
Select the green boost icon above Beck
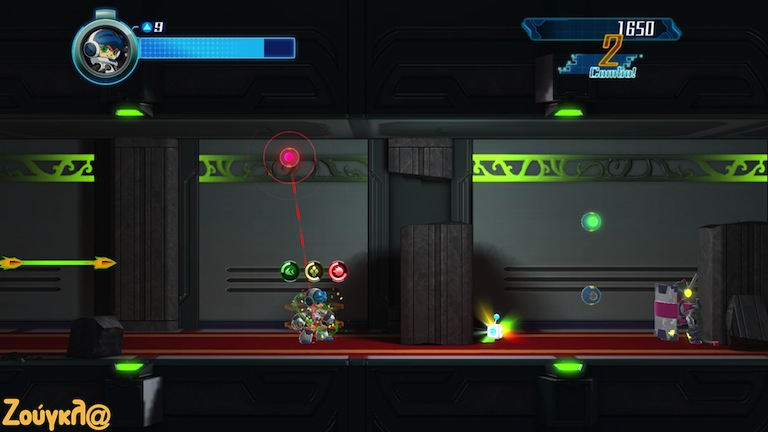[290, 271]
